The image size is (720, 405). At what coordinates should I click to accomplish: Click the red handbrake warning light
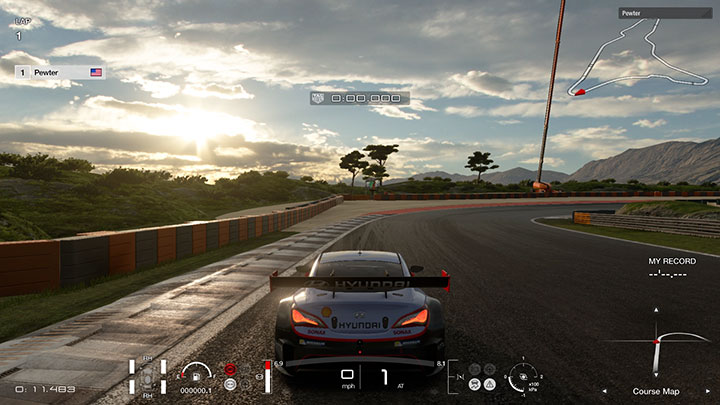[231, 369]
